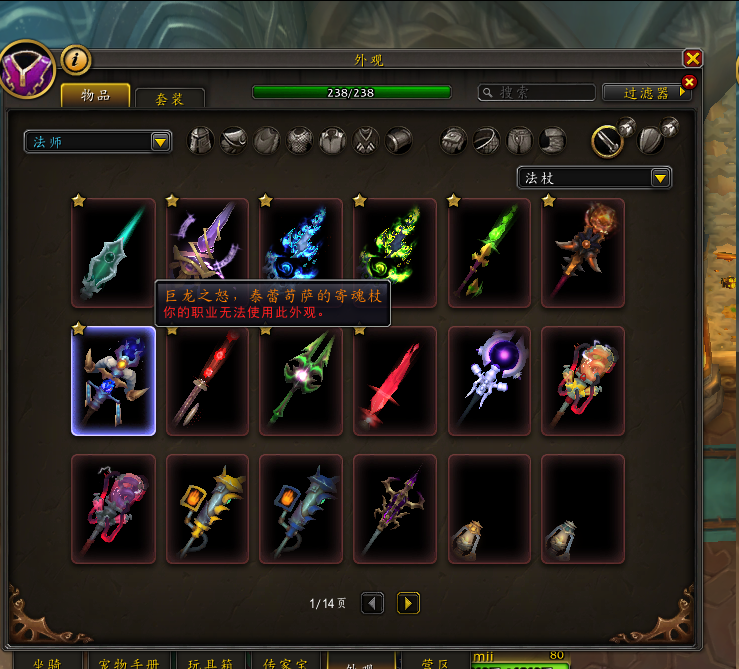Image resolution: width=739 pixels, height=669 pixels.
Task: Open the info help button
Action: click(x=76, y=60)
